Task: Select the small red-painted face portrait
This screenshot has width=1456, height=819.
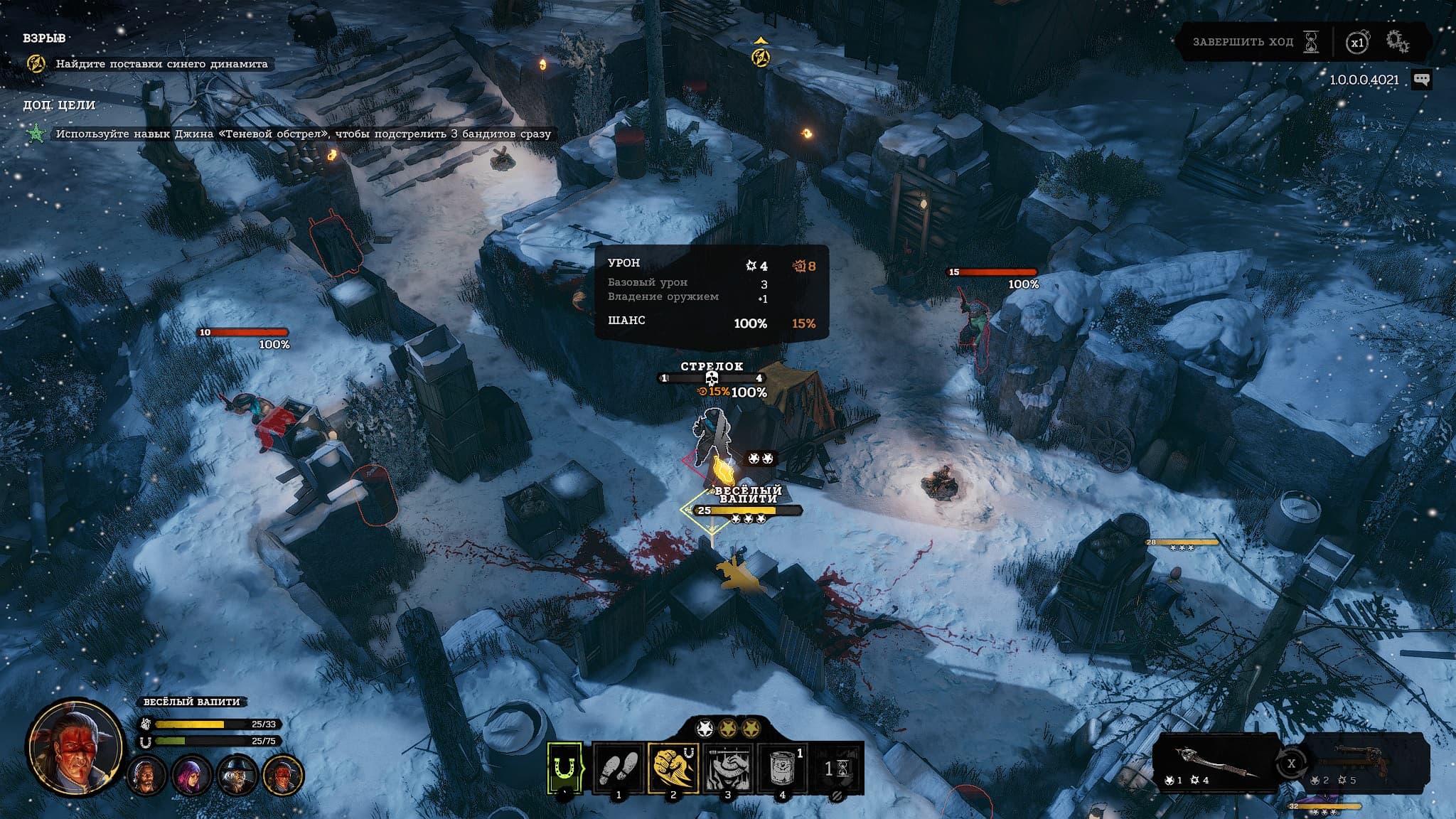Action: 283,775
